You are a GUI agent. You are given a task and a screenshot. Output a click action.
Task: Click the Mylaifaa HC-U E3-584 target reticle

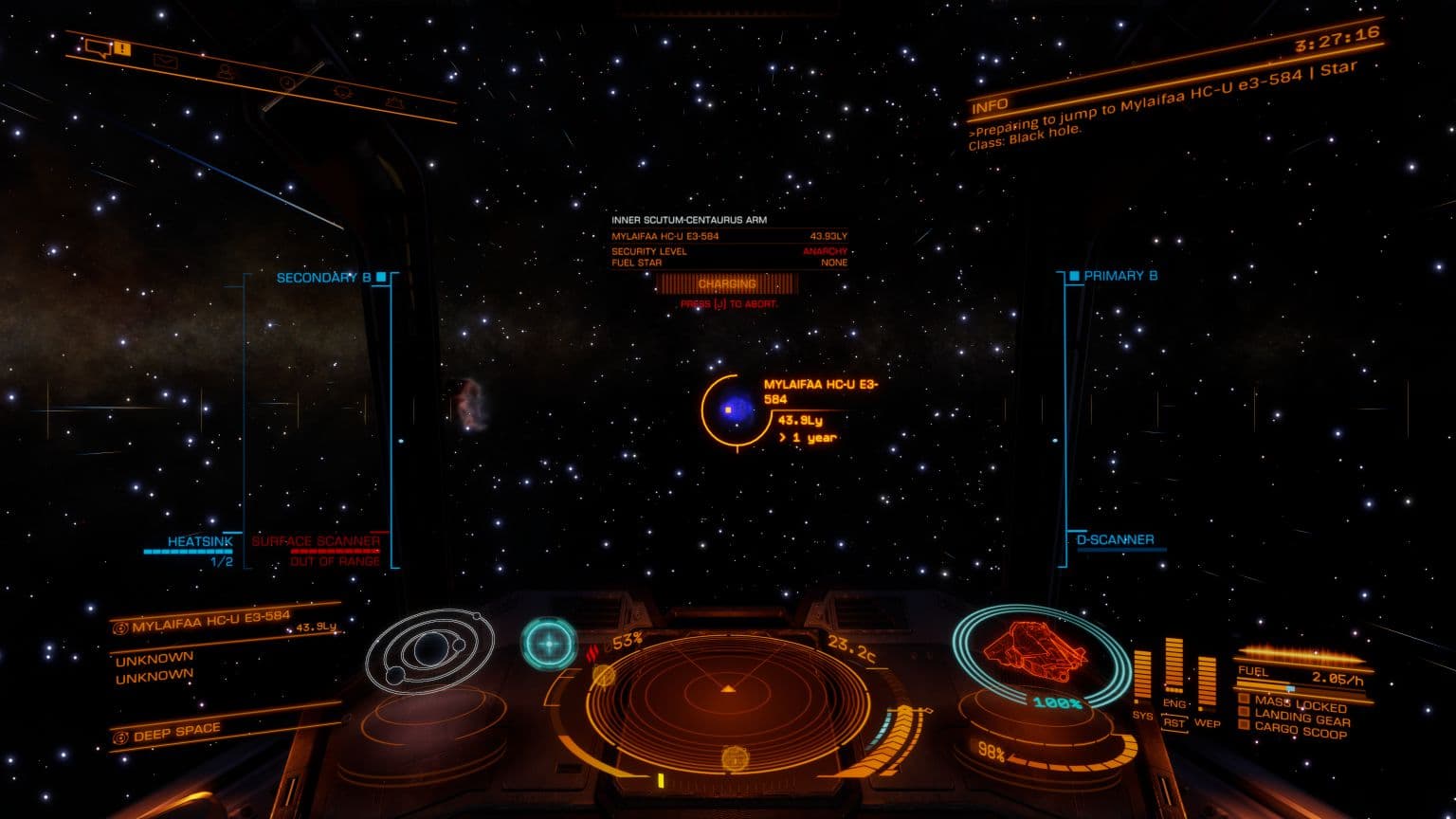[728, 409]
